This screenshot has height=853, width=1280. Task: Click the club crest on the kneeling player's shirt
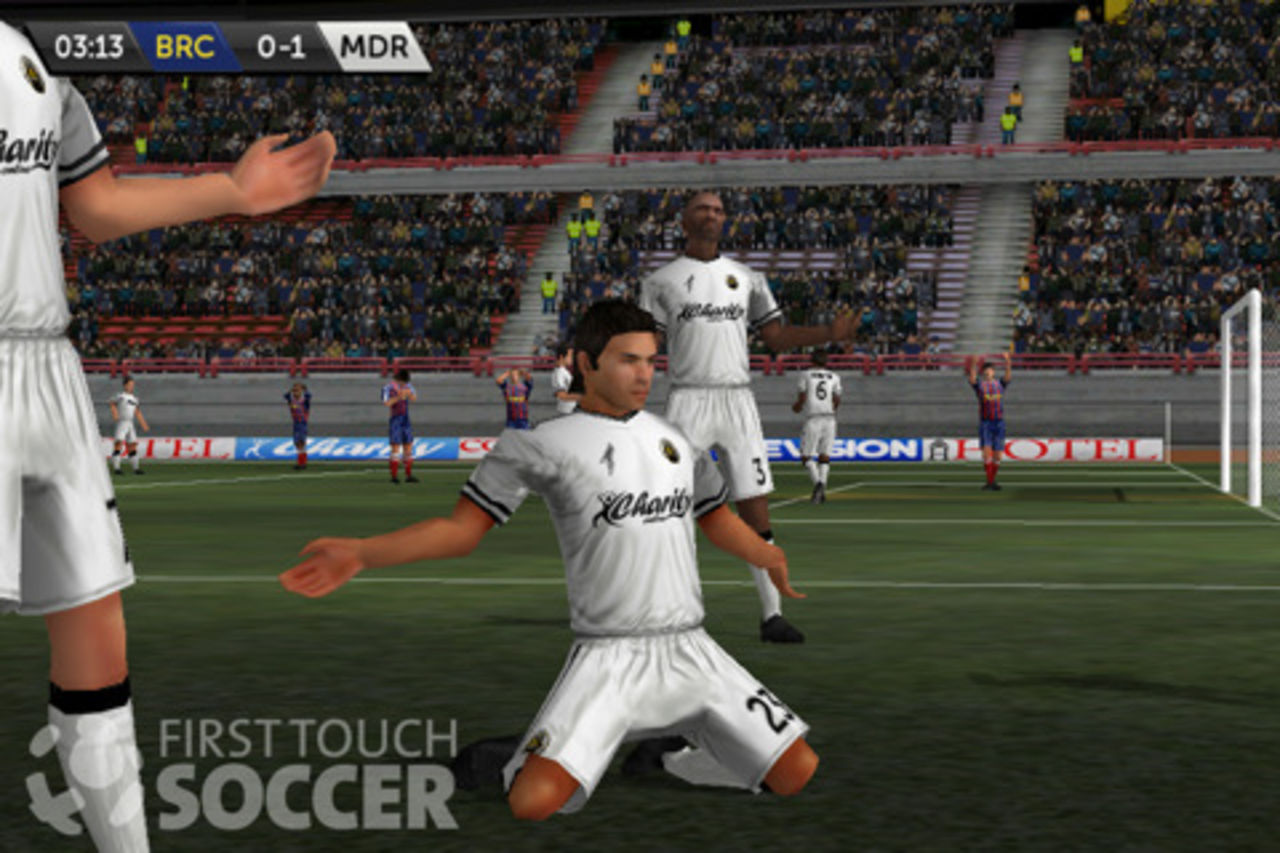click(668, 450)
